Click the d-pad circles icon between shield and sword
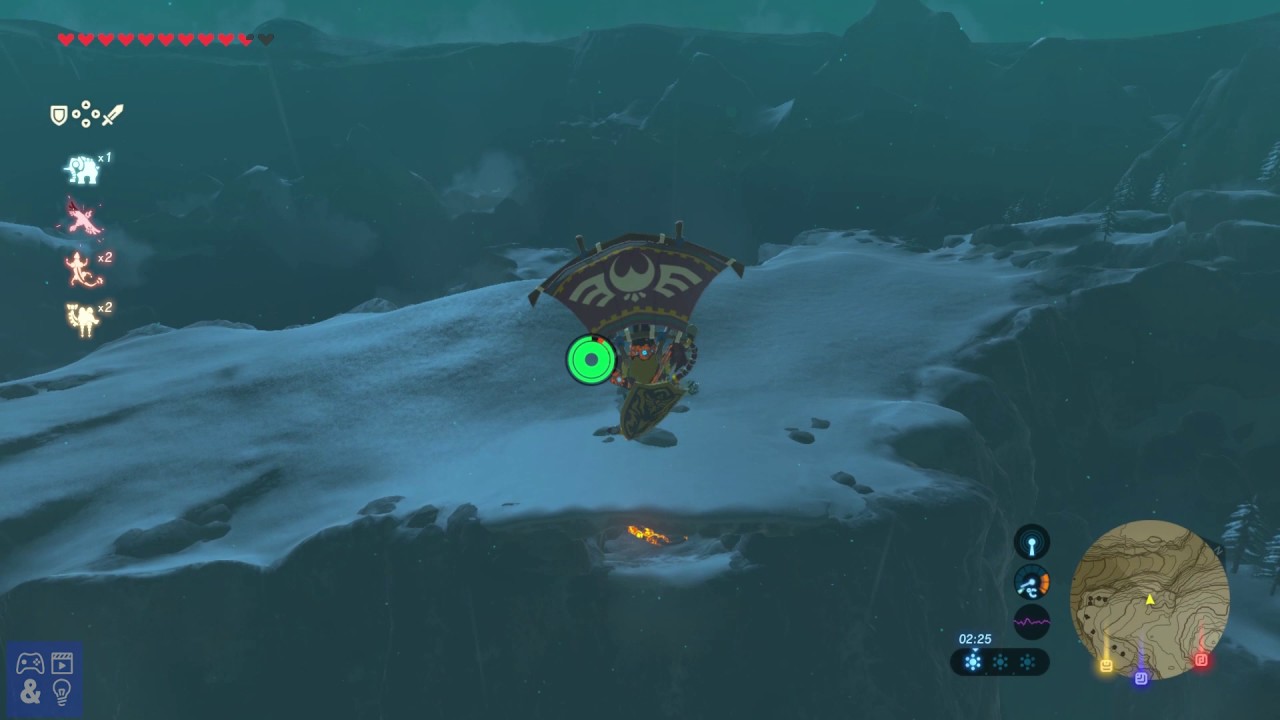 click(x=84, y=113)
